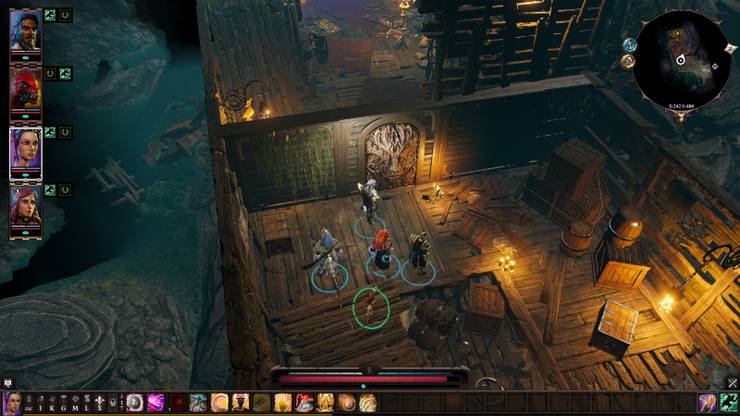Activate the dark red skill icon

pyautogui.click(x=178, y=402)
